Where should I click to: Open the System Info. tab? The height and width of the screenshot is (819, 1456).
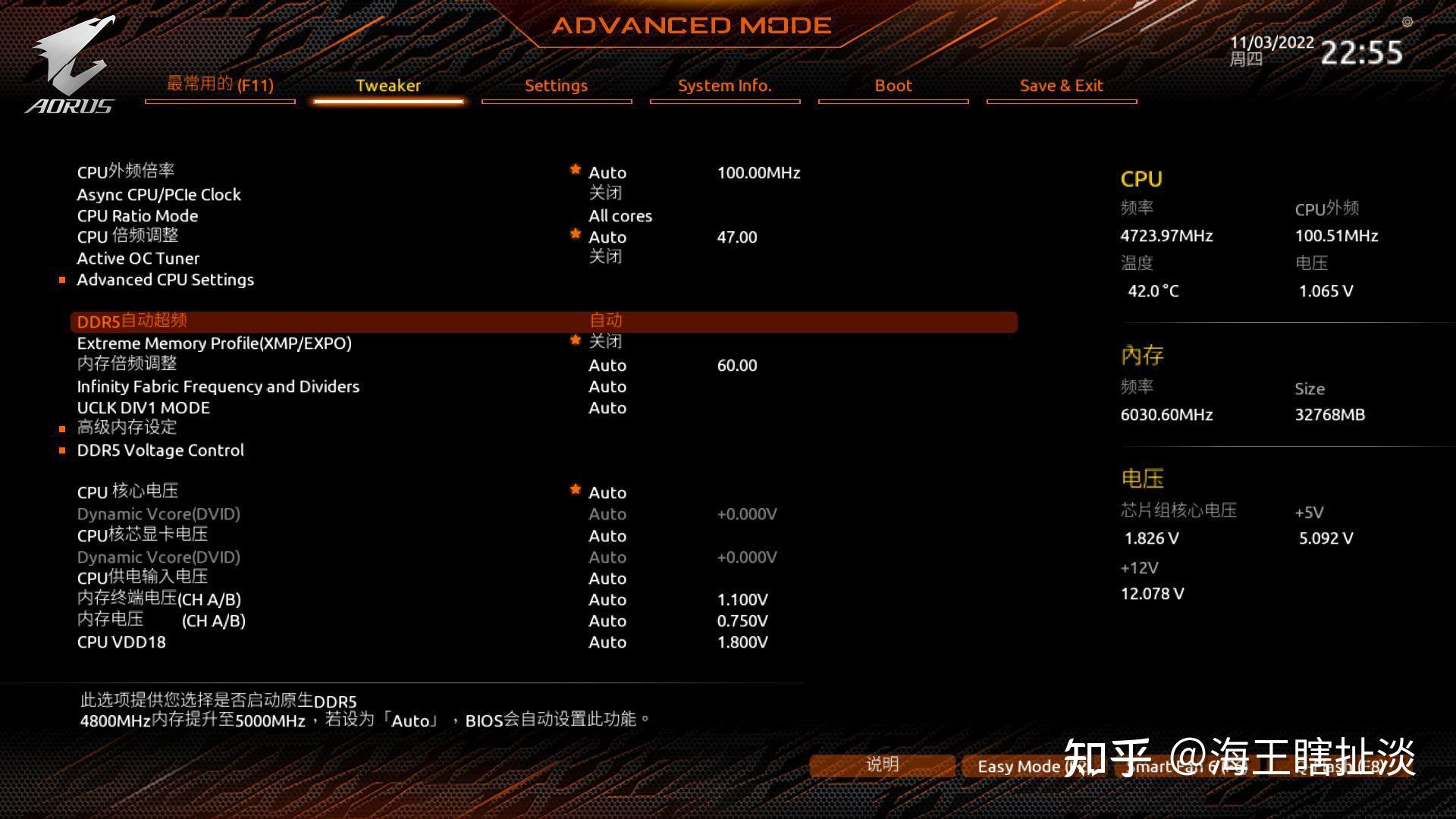724,86
